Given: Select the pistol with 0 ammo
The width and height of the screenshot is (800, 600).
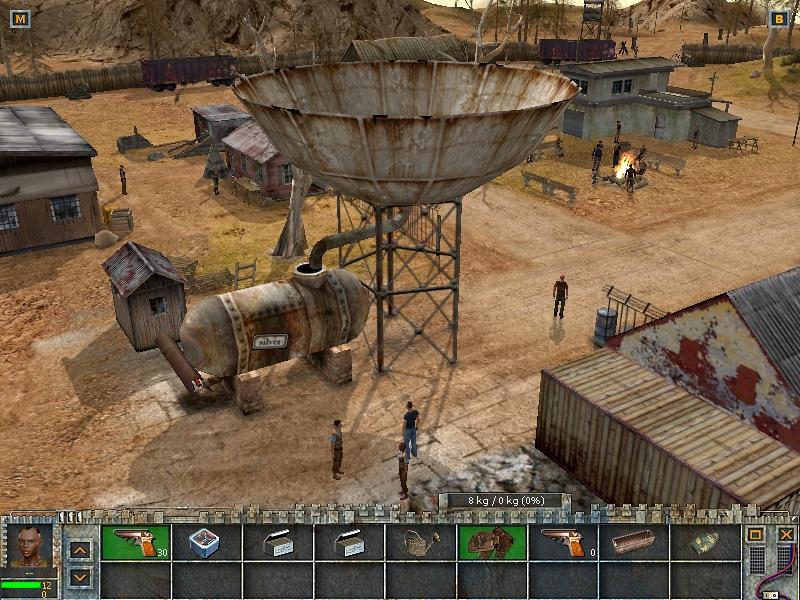Looking at the screenshot, I should pos(562,542).
